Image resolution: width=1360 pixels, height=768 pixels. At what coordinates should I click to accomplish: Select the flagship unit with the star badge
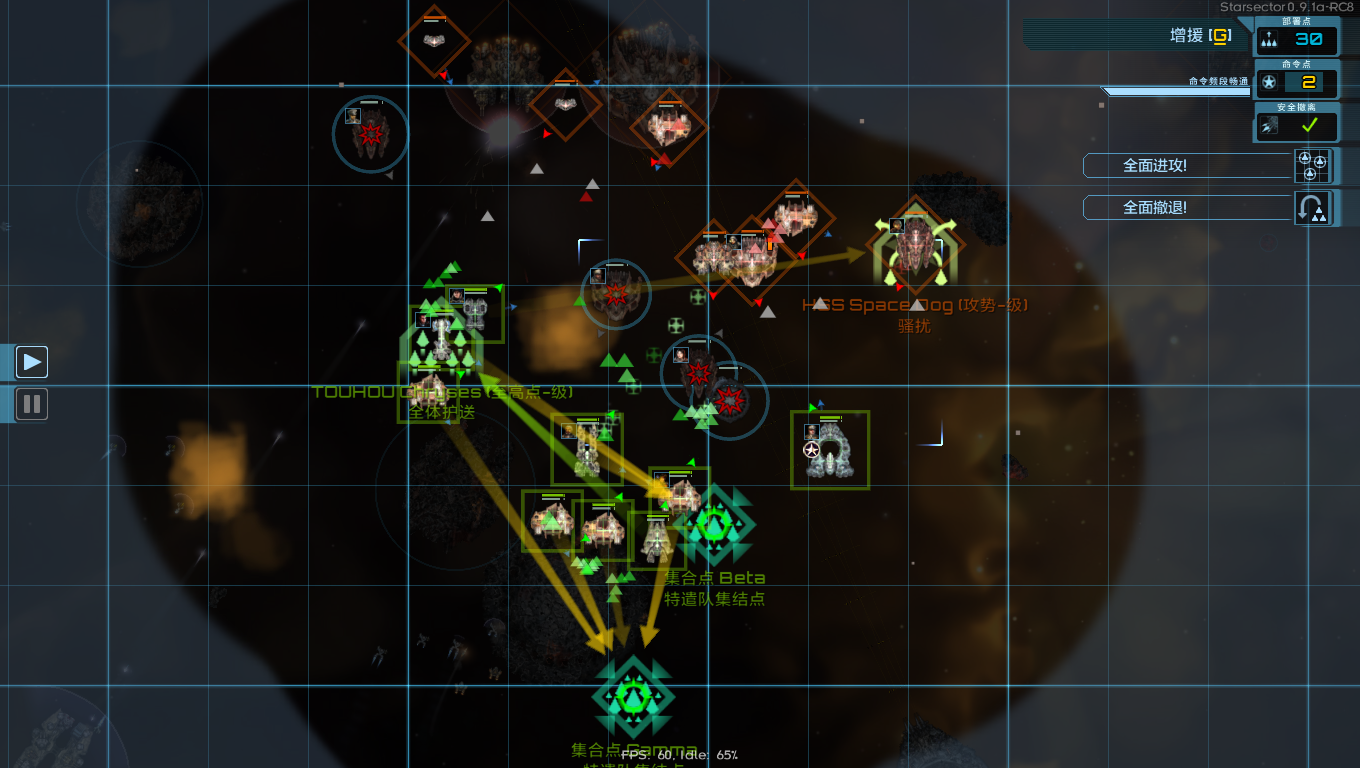[x=830, y=450]
